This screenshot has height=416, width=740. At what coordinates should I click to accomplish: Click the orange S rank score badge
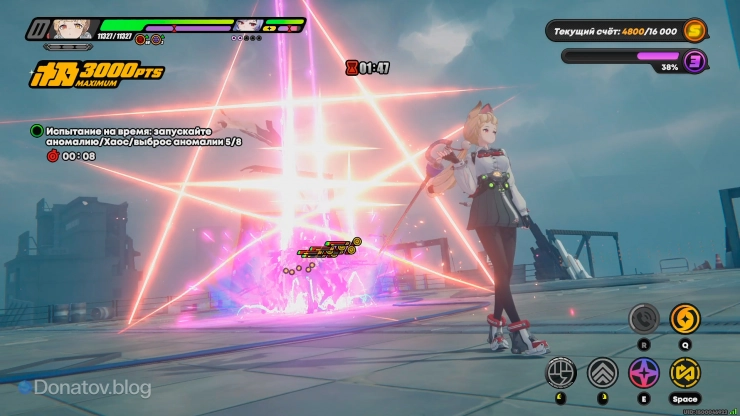(x=693, y=32)
